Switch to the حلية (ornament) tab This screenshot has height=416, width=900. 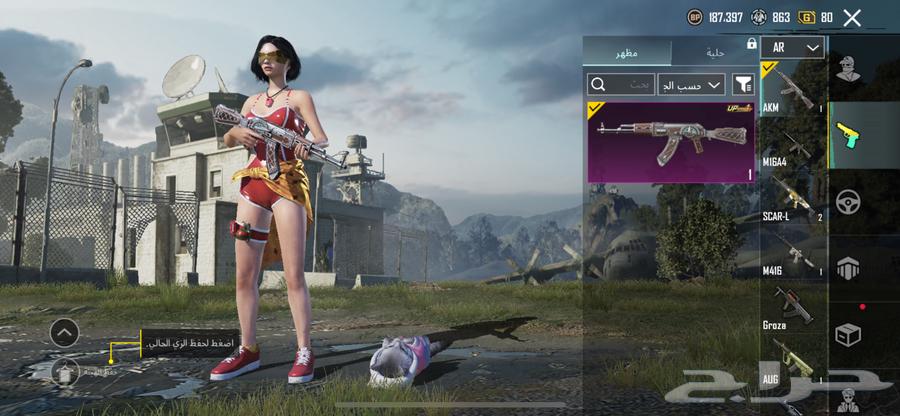point(714,52)
